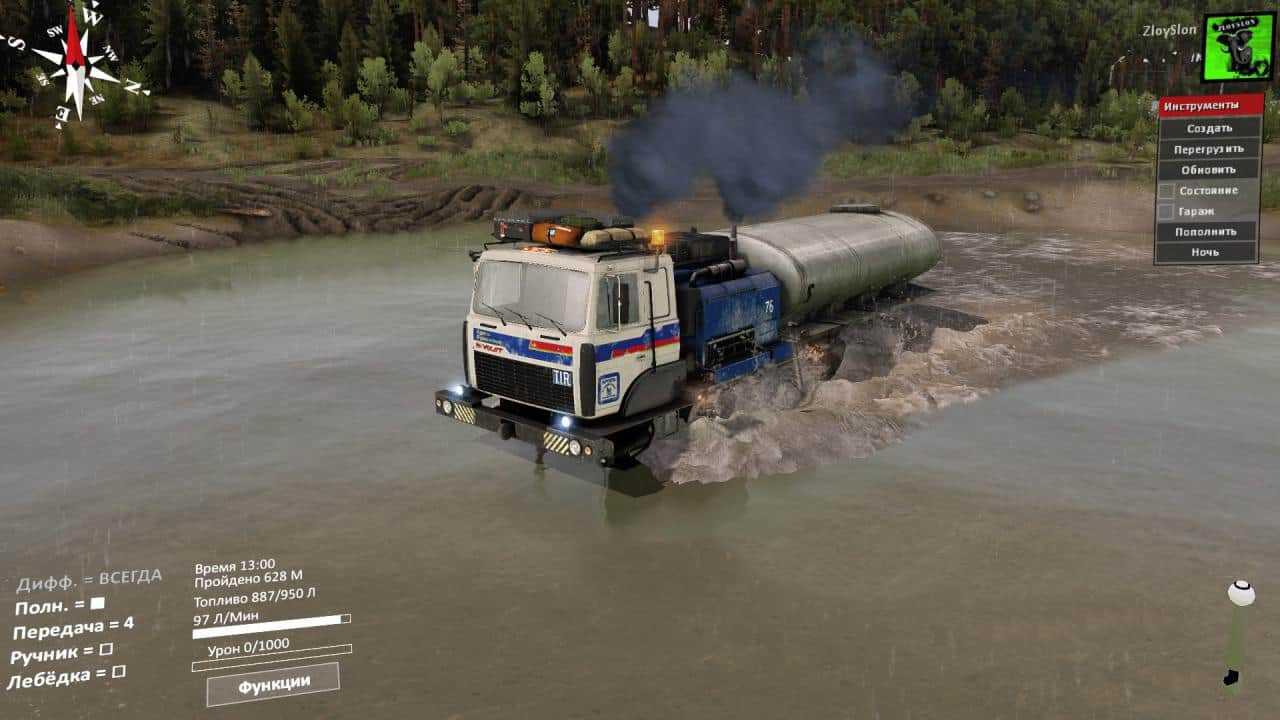Toggle the Ручник handbrake box
This screenshot has width=1280, height=720.
(x=106, y=649)
